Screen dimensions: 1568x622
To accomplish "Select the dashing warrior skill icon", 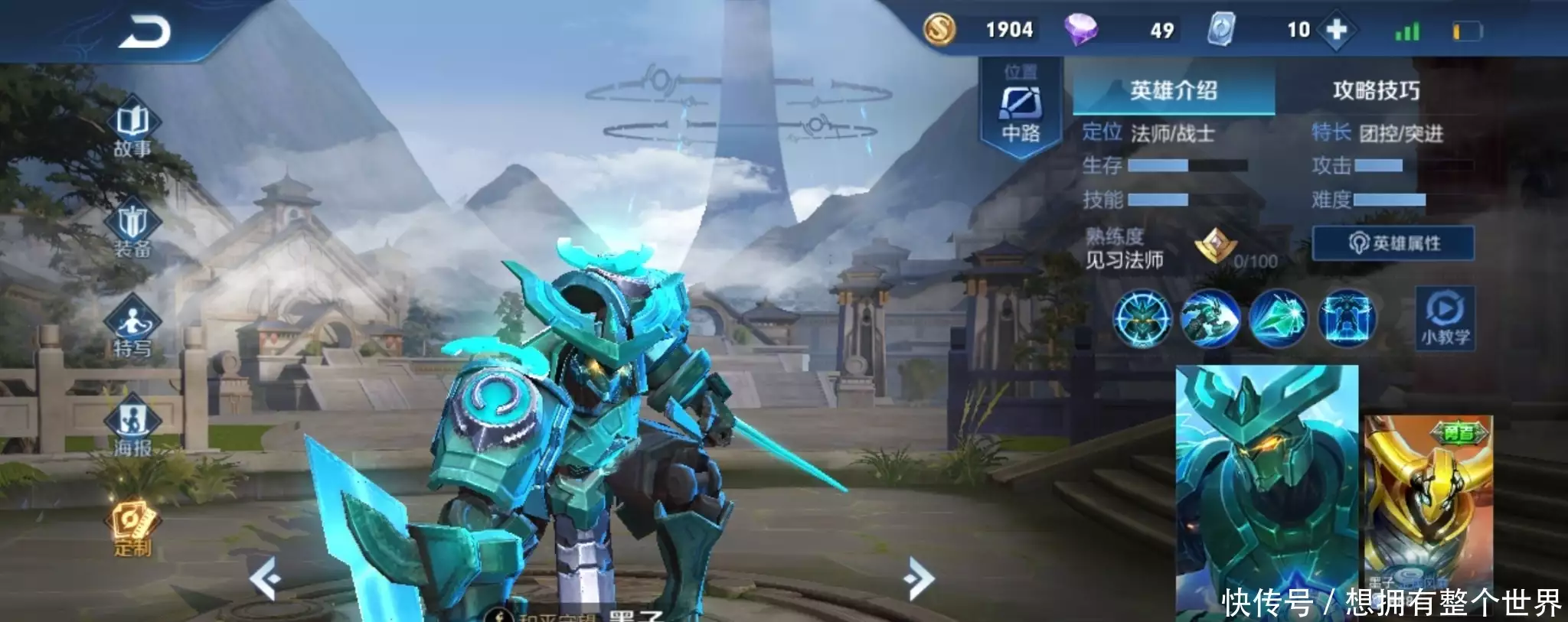I will 1210,318.
